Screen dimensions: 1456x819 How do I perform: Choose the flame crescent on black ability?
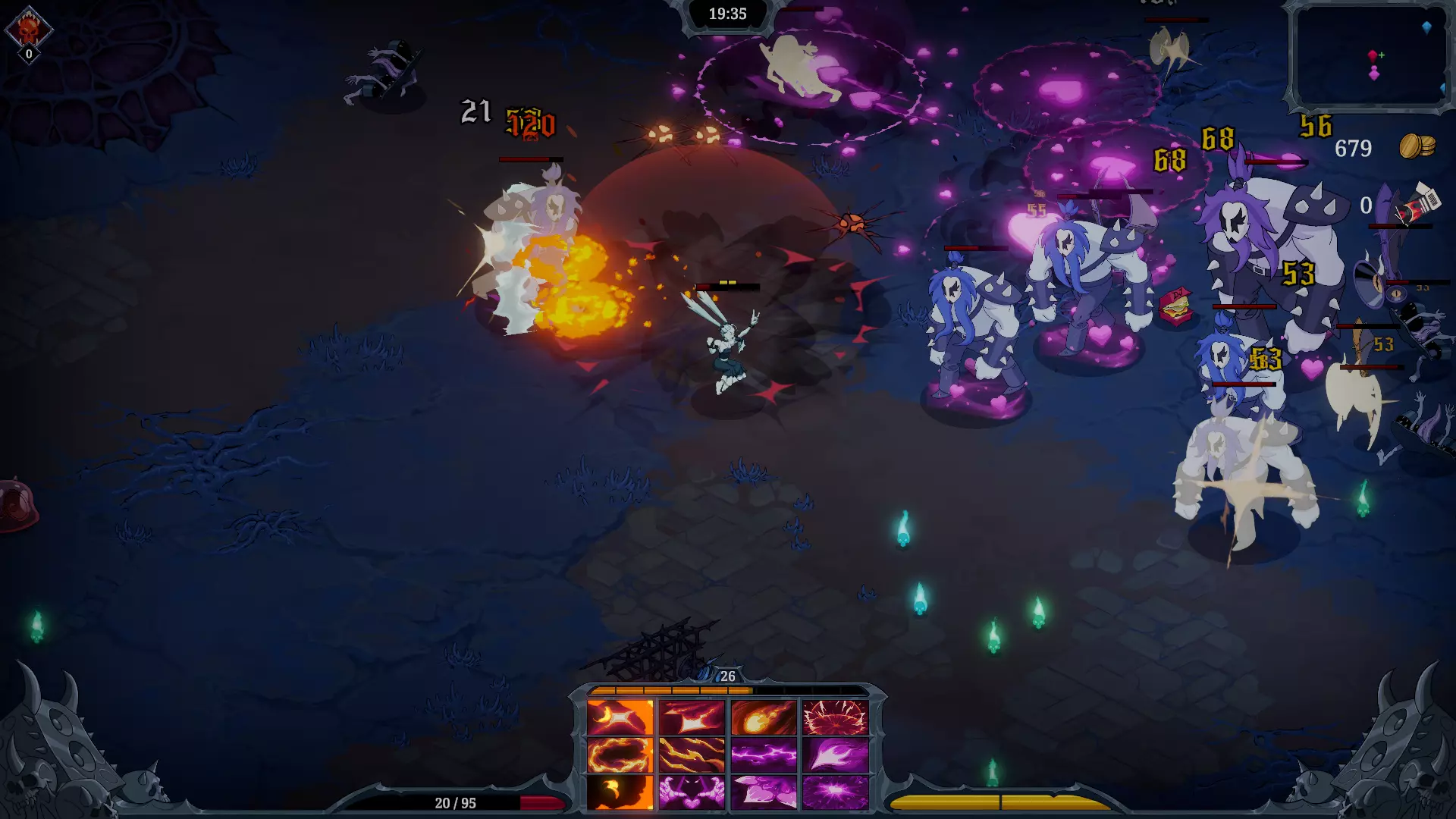click(x=620, y=792)
